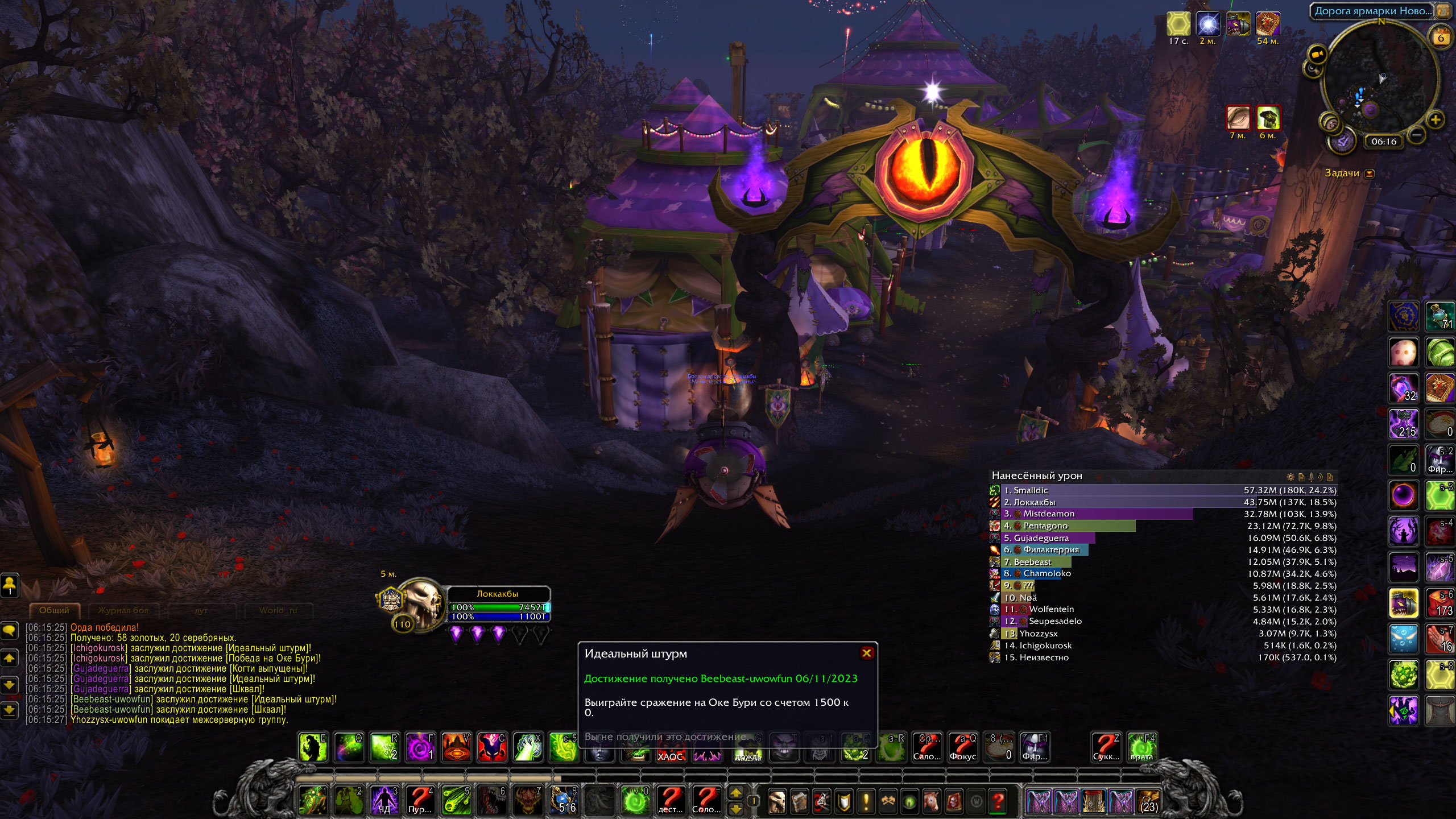The image size is (1456, 819).
Task: Click the Локкакбы player unit frame
Action: pyautogui.click(x=498, y=605)
